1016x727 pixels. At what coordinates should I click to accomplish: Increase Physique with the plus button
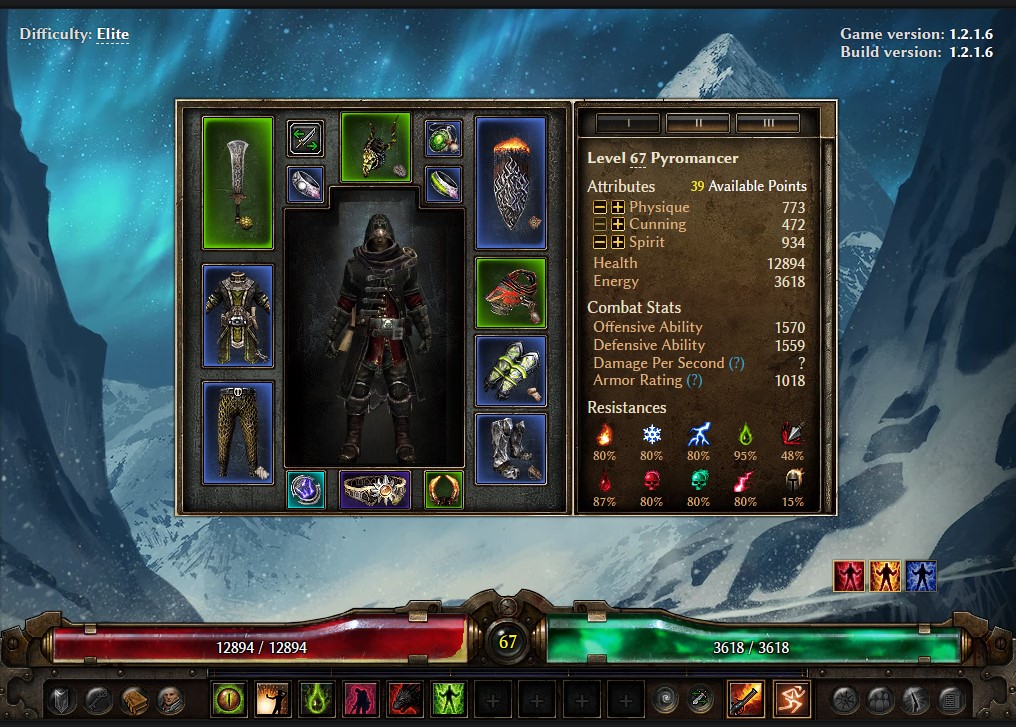618,207
